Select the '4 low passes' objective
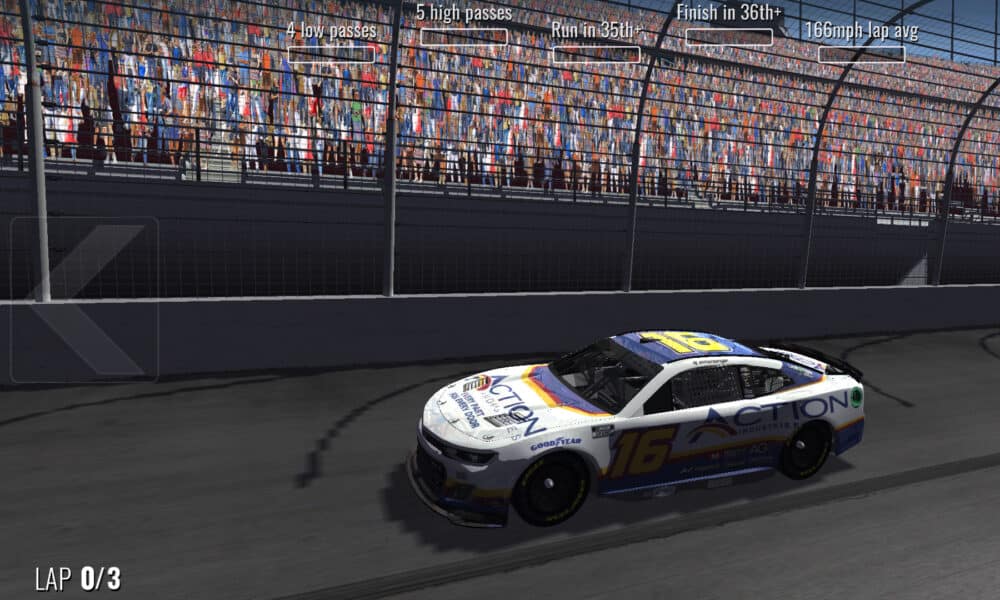This screenshot has width=1000, height=600. (331, 43)
